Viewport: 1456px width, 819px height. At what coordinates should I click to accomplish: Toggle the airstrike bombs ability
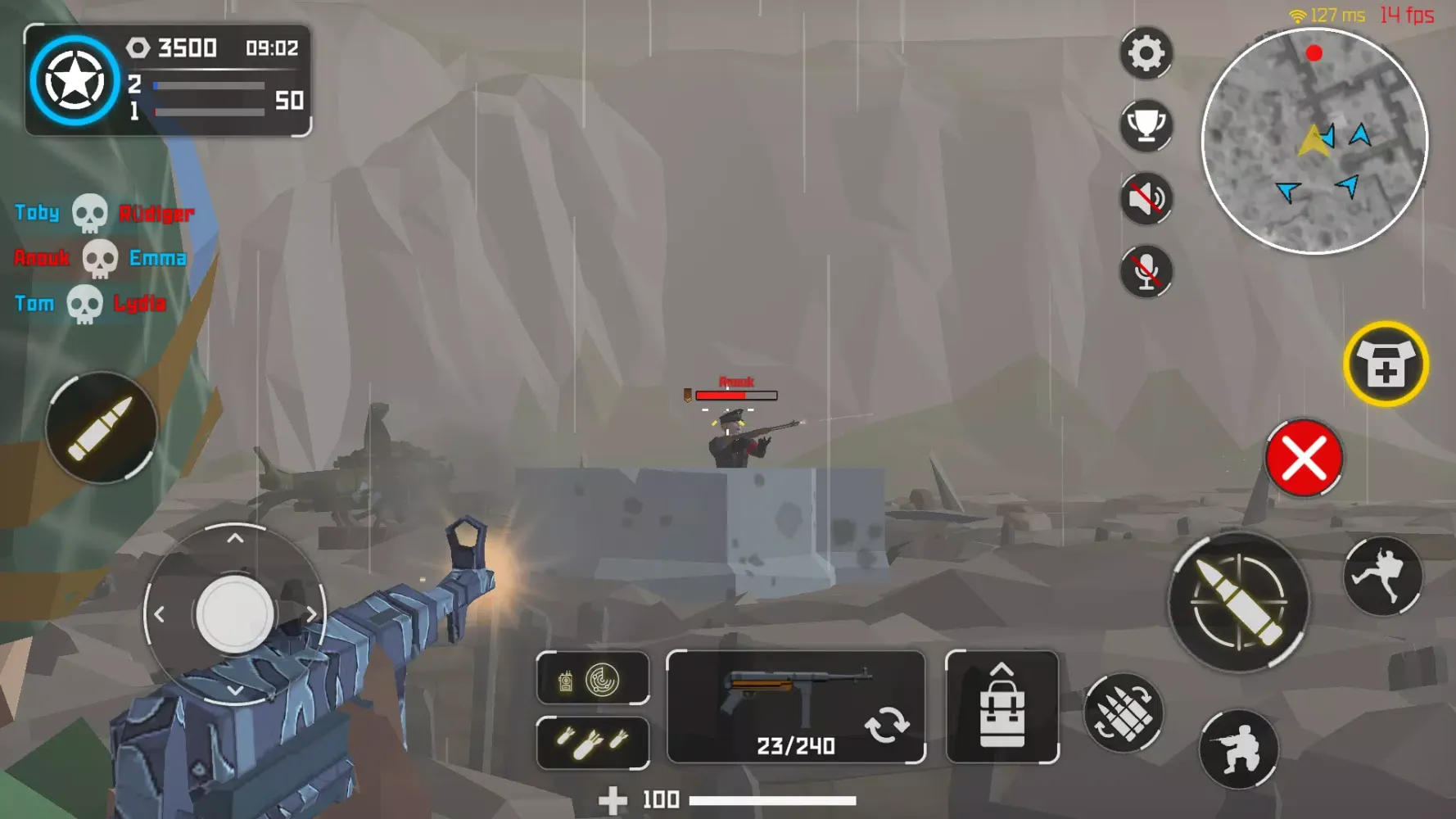pos(592,741)
